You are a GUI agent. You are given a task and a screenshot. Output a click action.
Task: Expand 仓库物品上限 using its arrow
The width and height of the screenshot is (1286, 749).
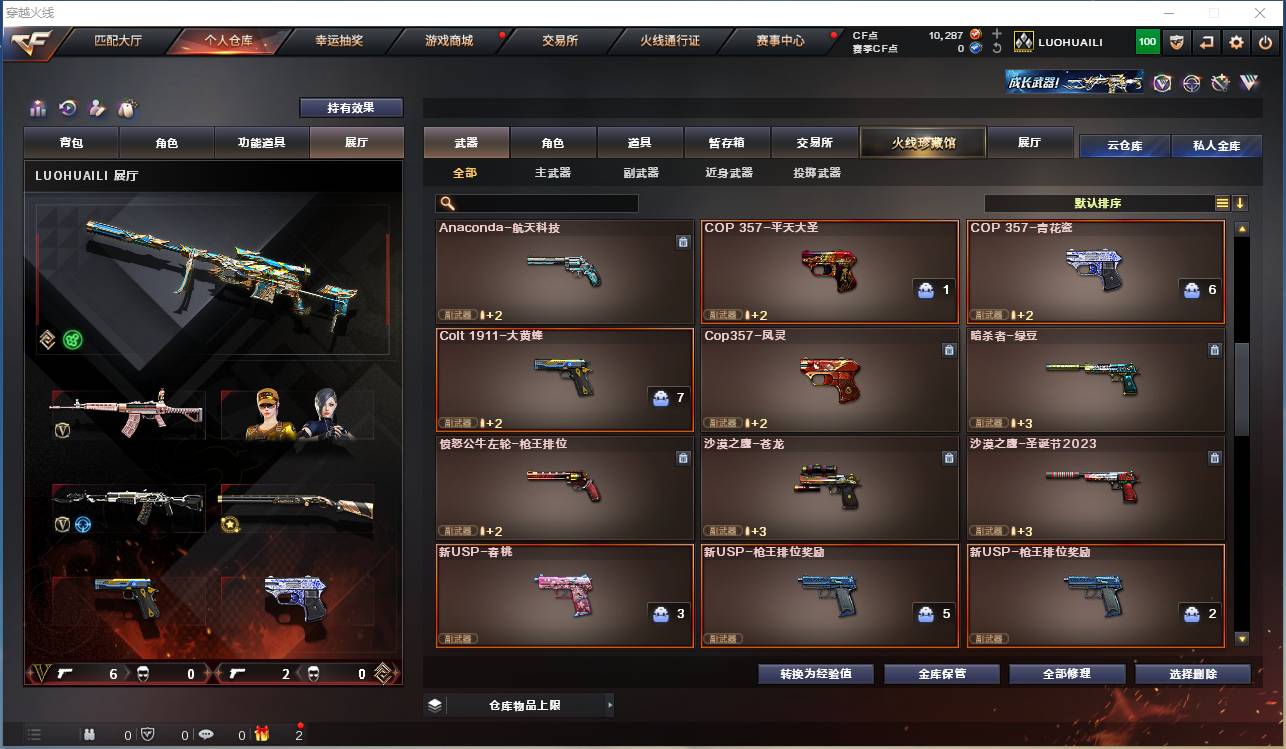click(x=611, y=705)
